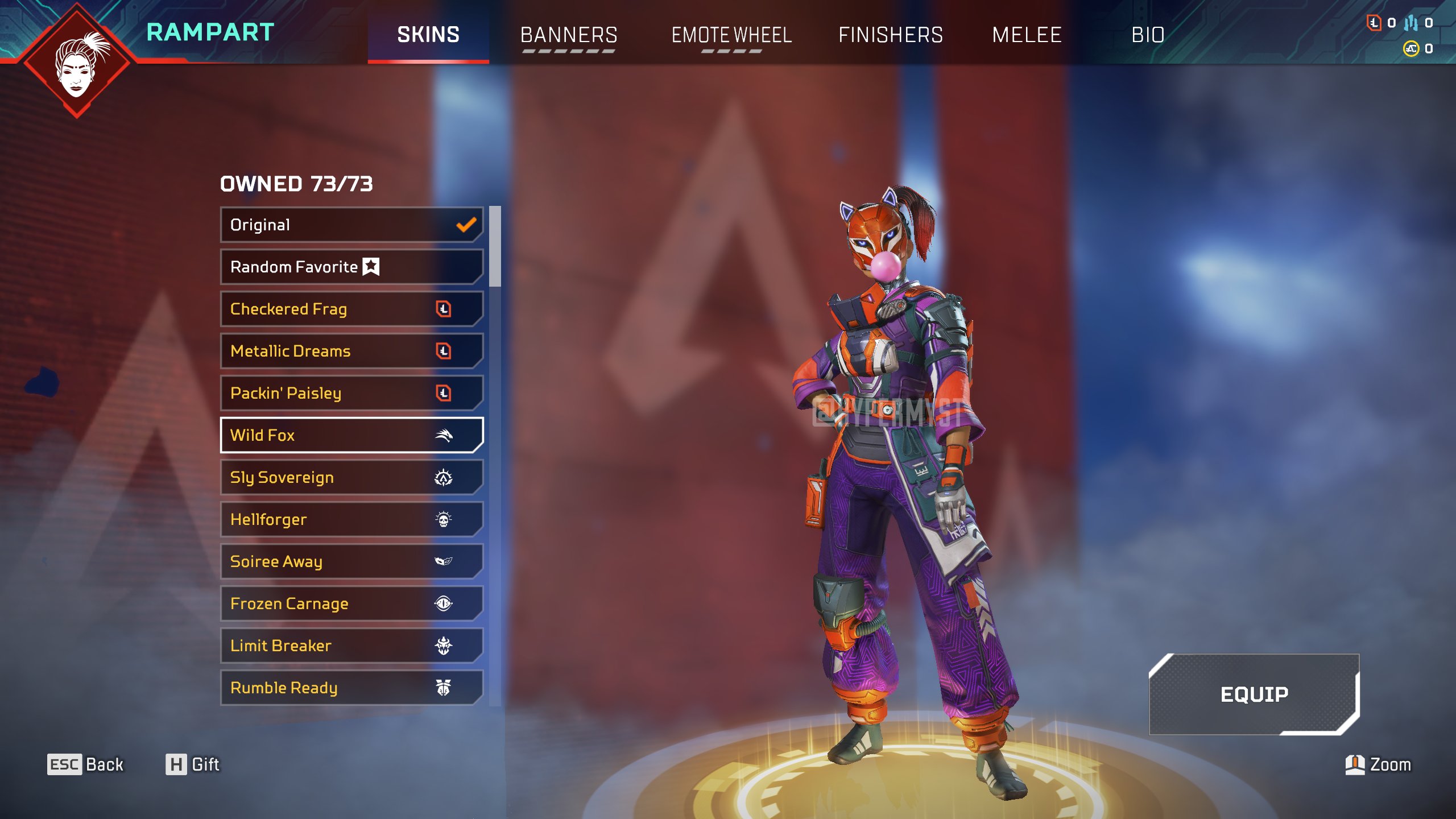Select the Melee tab
The image size is (1456, 819).
1027,35
